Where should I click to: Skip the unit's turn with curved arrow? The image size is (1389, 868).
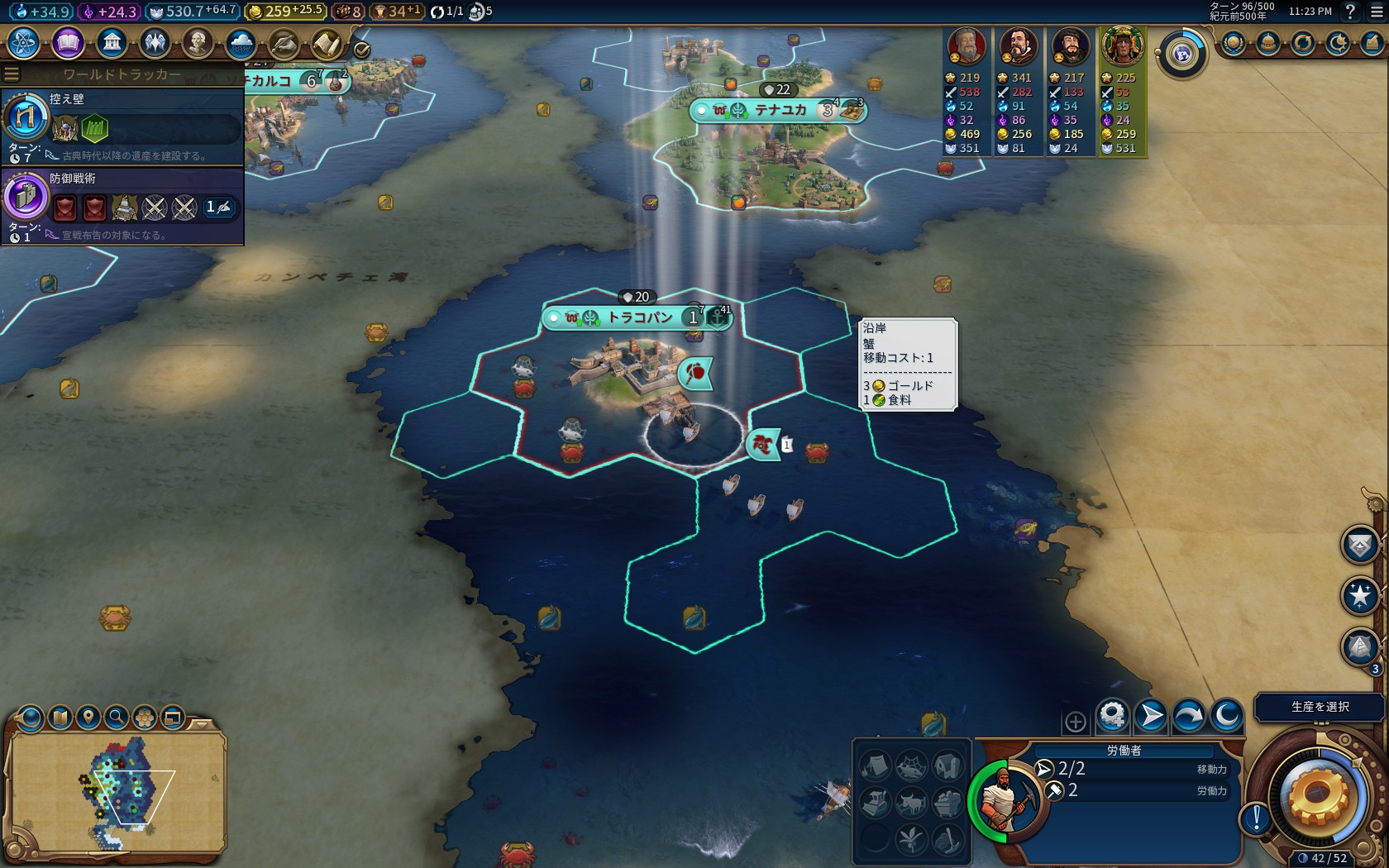pyautogui.click(x=1189, y=716)
